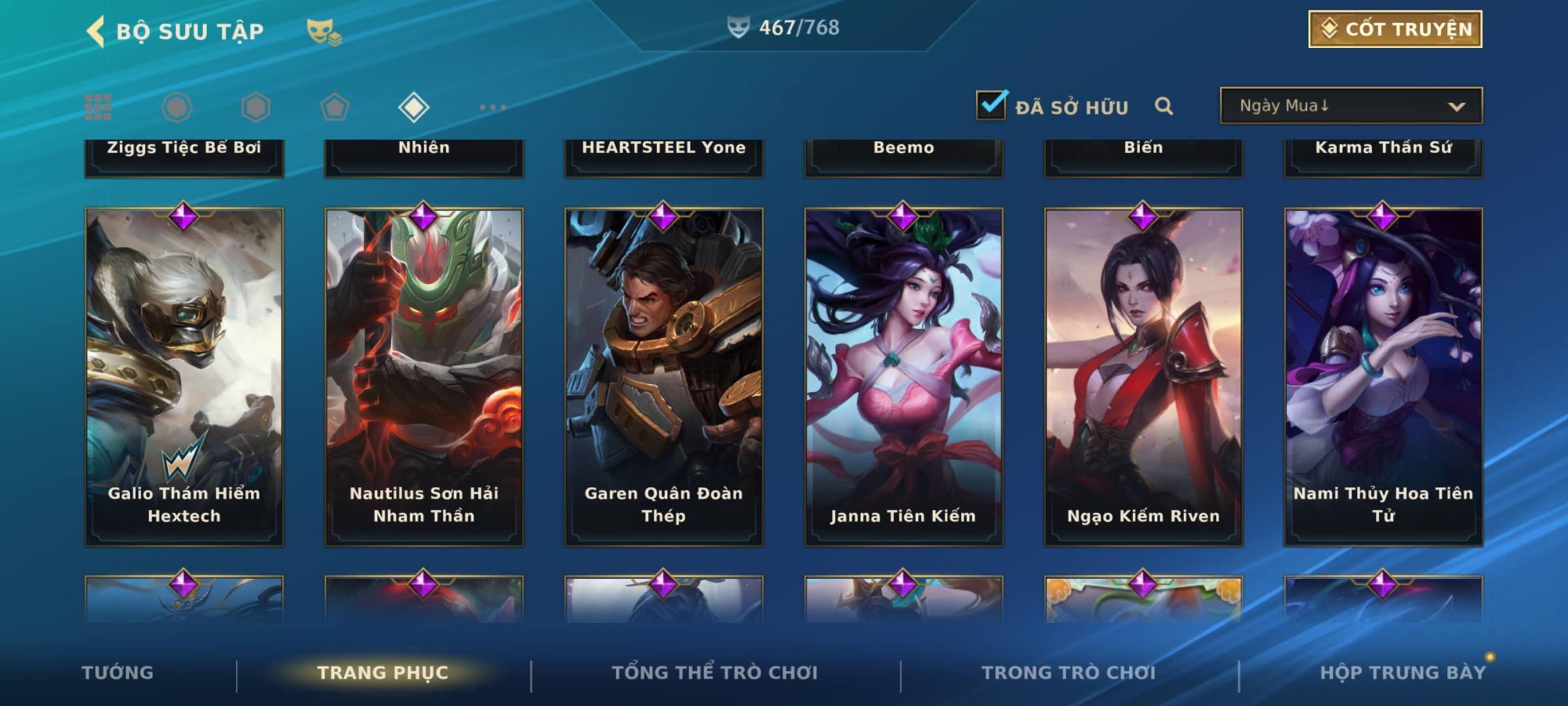
Task: Go to the Hộp Trưng Bày tab
Action: click(1403, 673)
